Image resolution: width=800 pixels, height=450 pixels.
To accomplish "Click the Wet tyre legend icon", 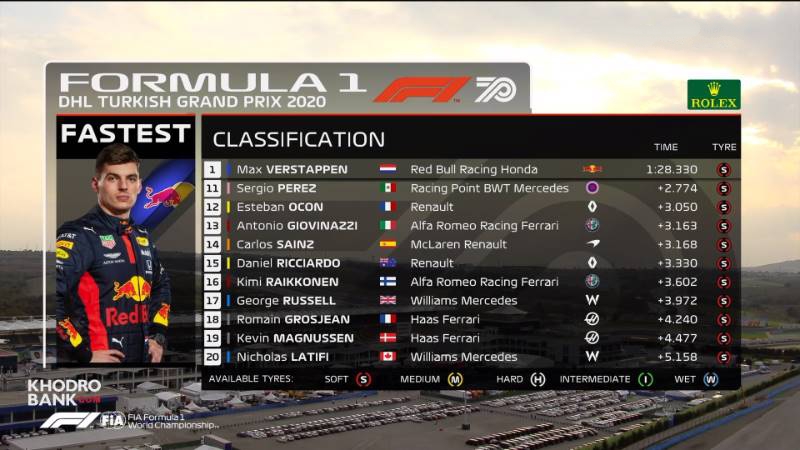I will [711, 379].
